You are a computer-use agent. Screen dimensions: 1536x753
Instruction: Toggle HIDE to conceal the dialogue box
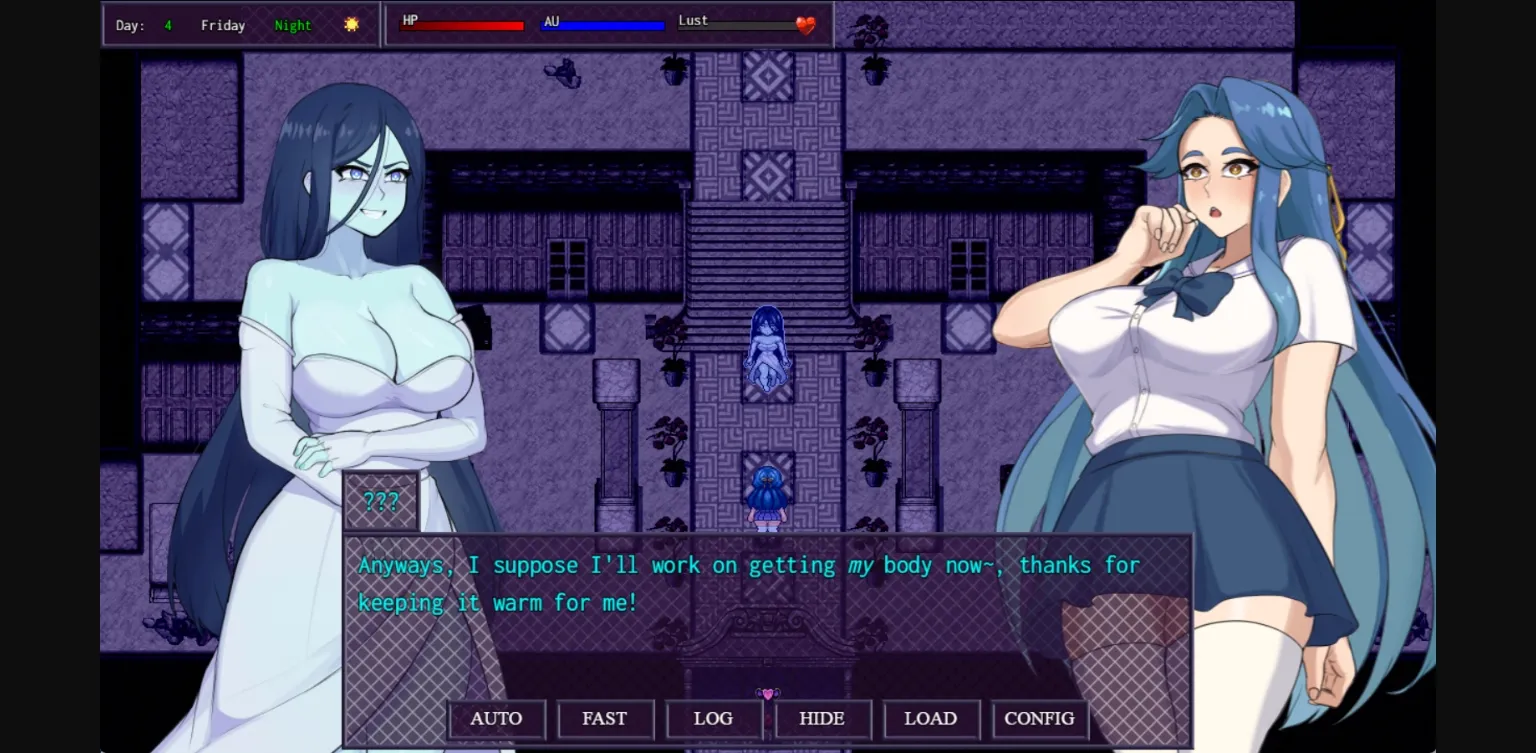pos(823,718)
